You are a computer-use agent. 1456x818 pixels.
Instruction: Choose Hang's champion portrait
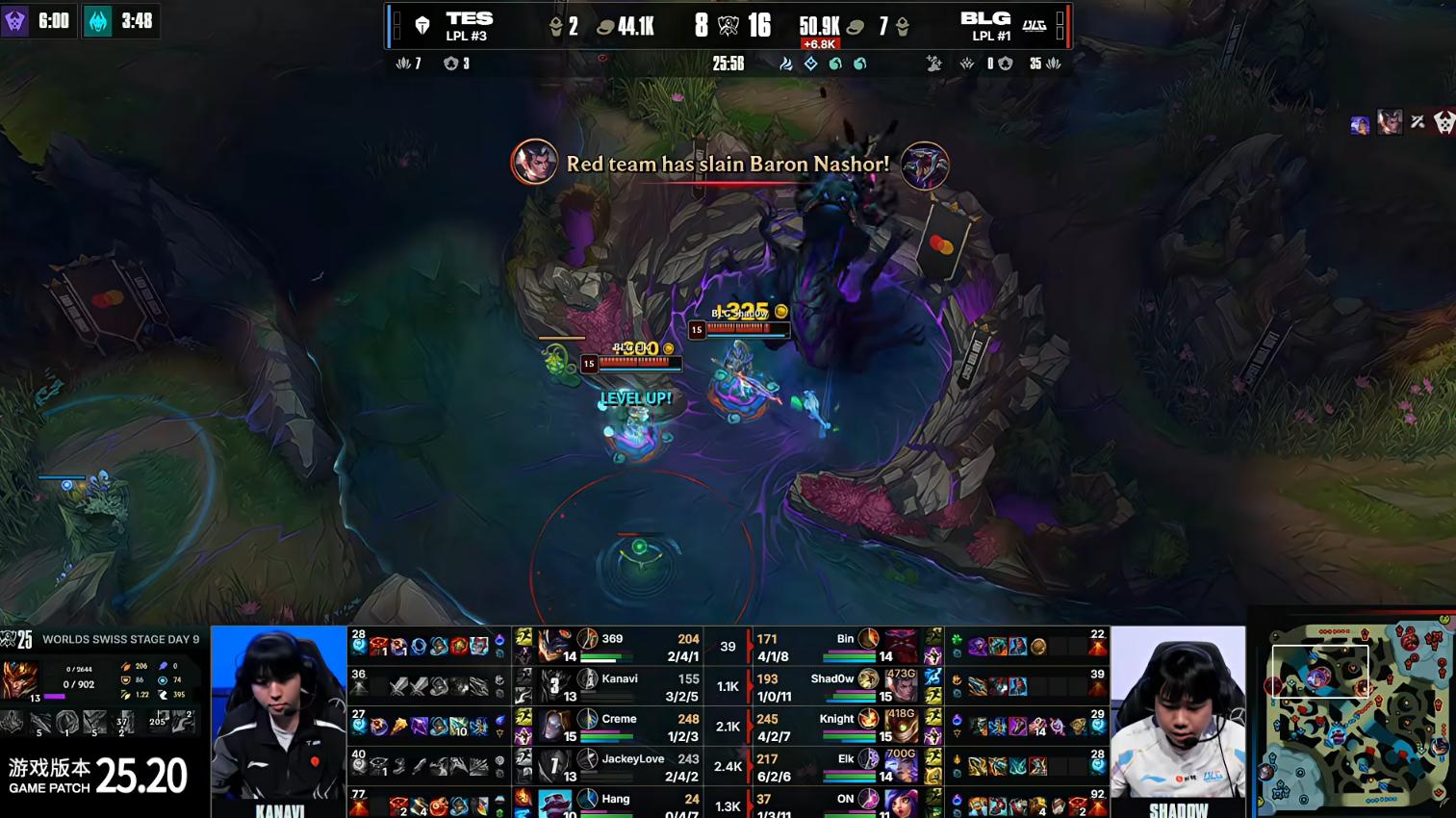coord(553,804)
